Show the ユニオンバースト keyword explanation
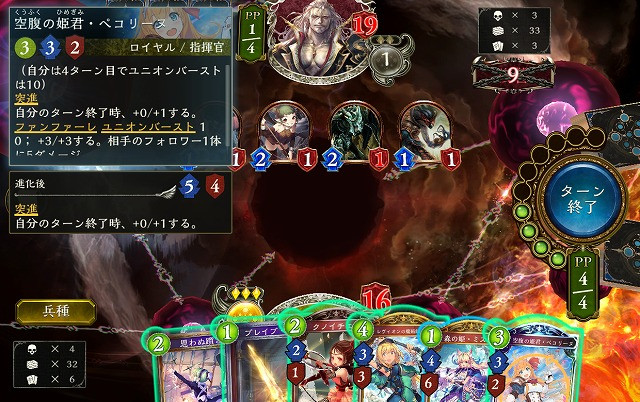This screenshot has height=402, width=640. (x=140, y=128)
